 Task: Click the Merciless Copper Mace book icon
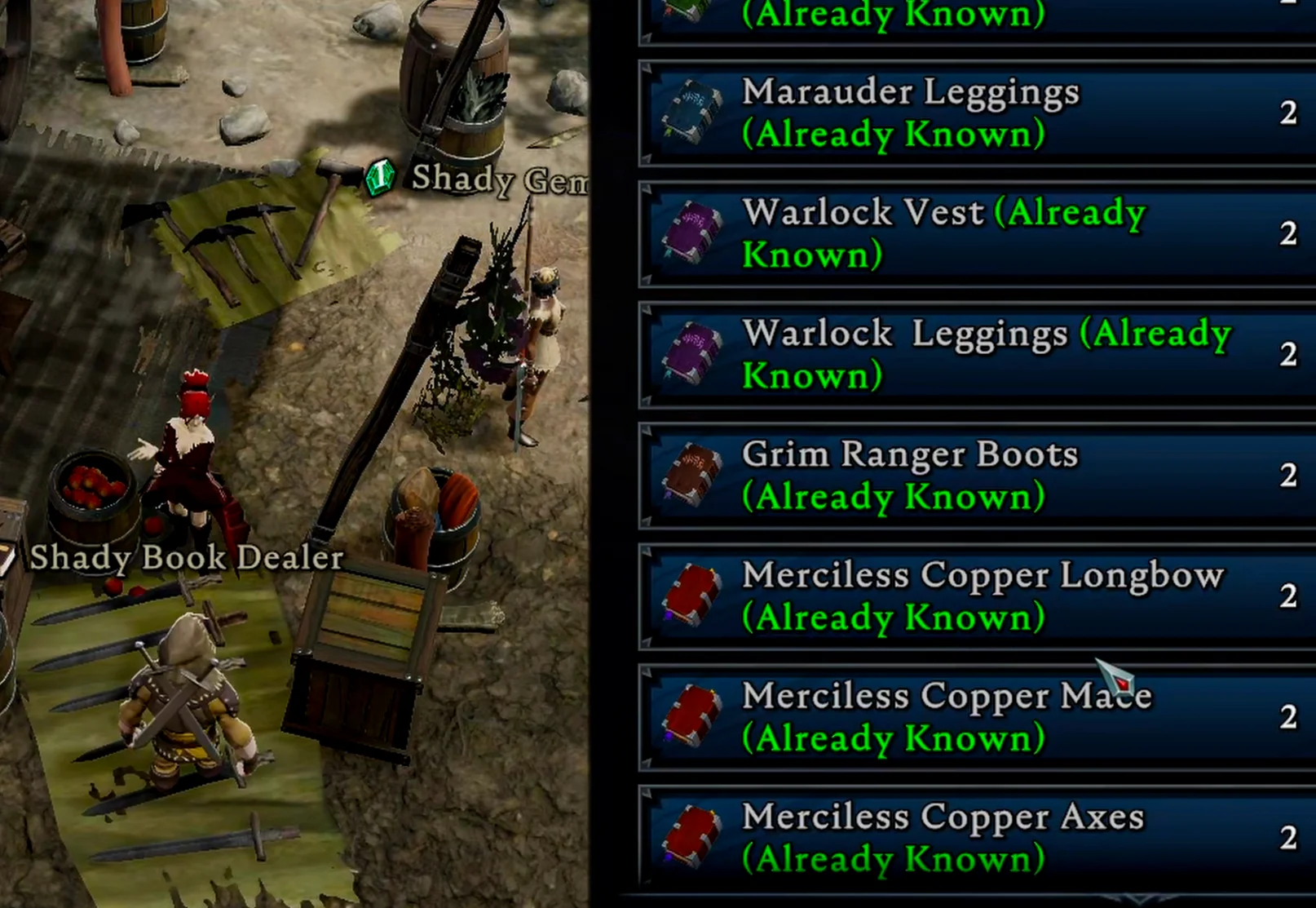click(x=692, y=715)
